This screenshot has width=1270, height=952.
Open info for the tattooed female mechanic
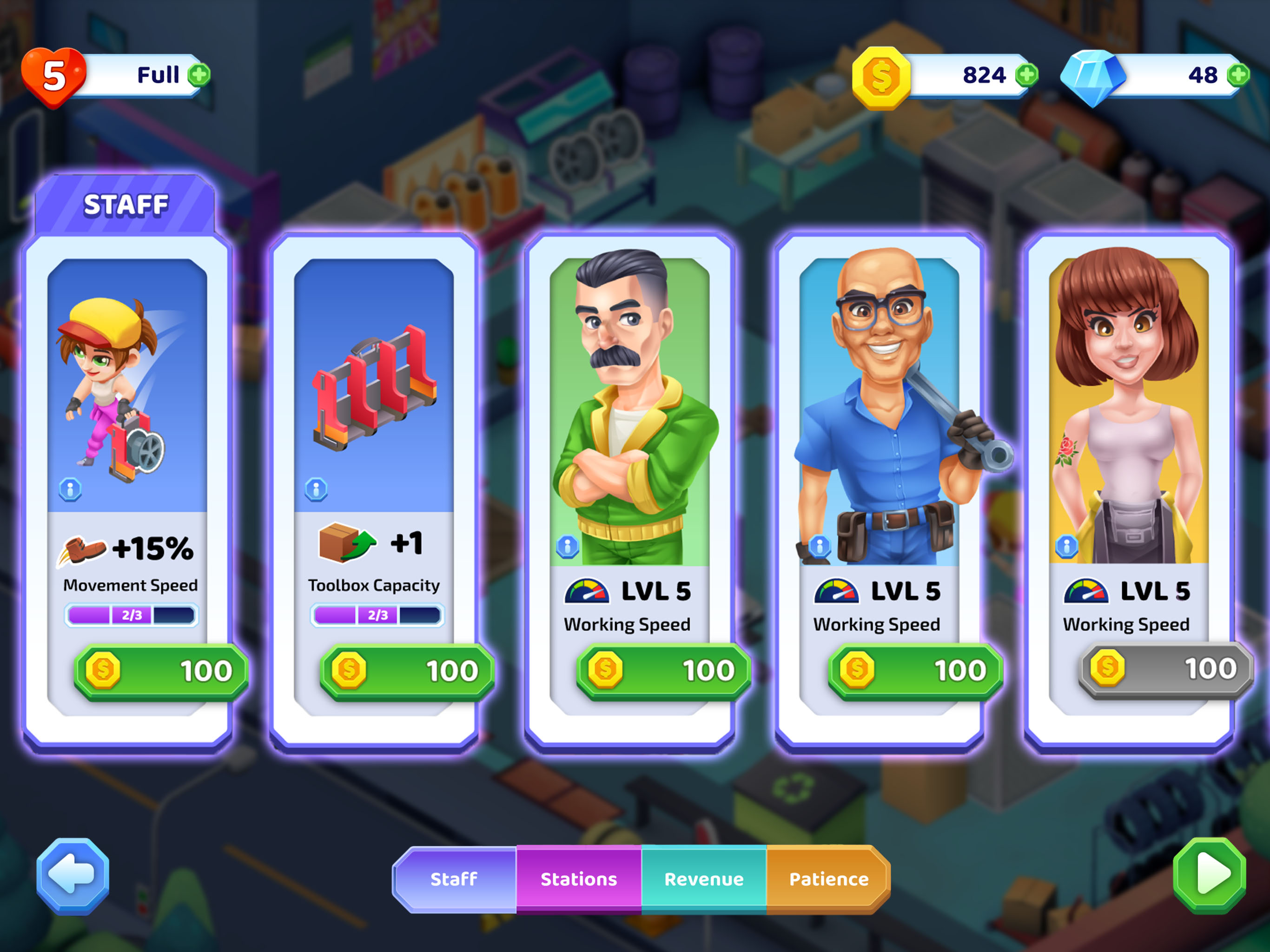coord(1067,547)
